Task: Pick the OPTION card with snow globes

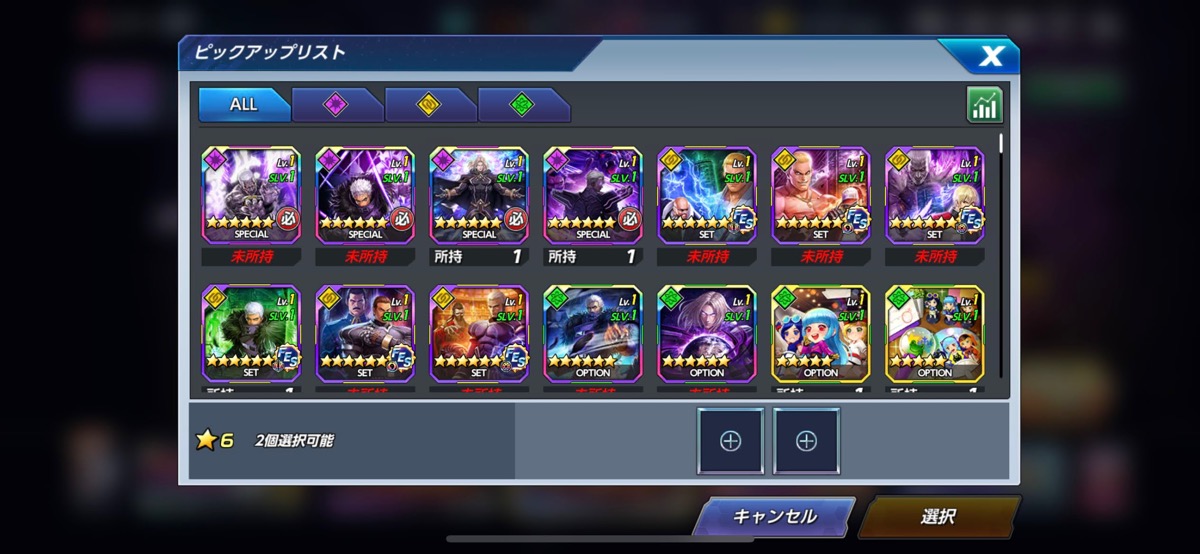Action: [935, 333]
